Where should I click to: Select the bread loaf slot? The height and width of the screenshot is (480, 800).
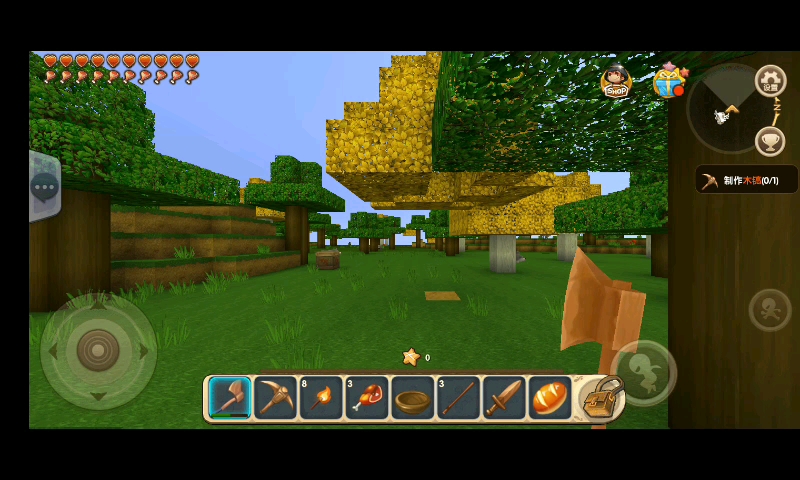pyautogui.click(x=549, y=398)
